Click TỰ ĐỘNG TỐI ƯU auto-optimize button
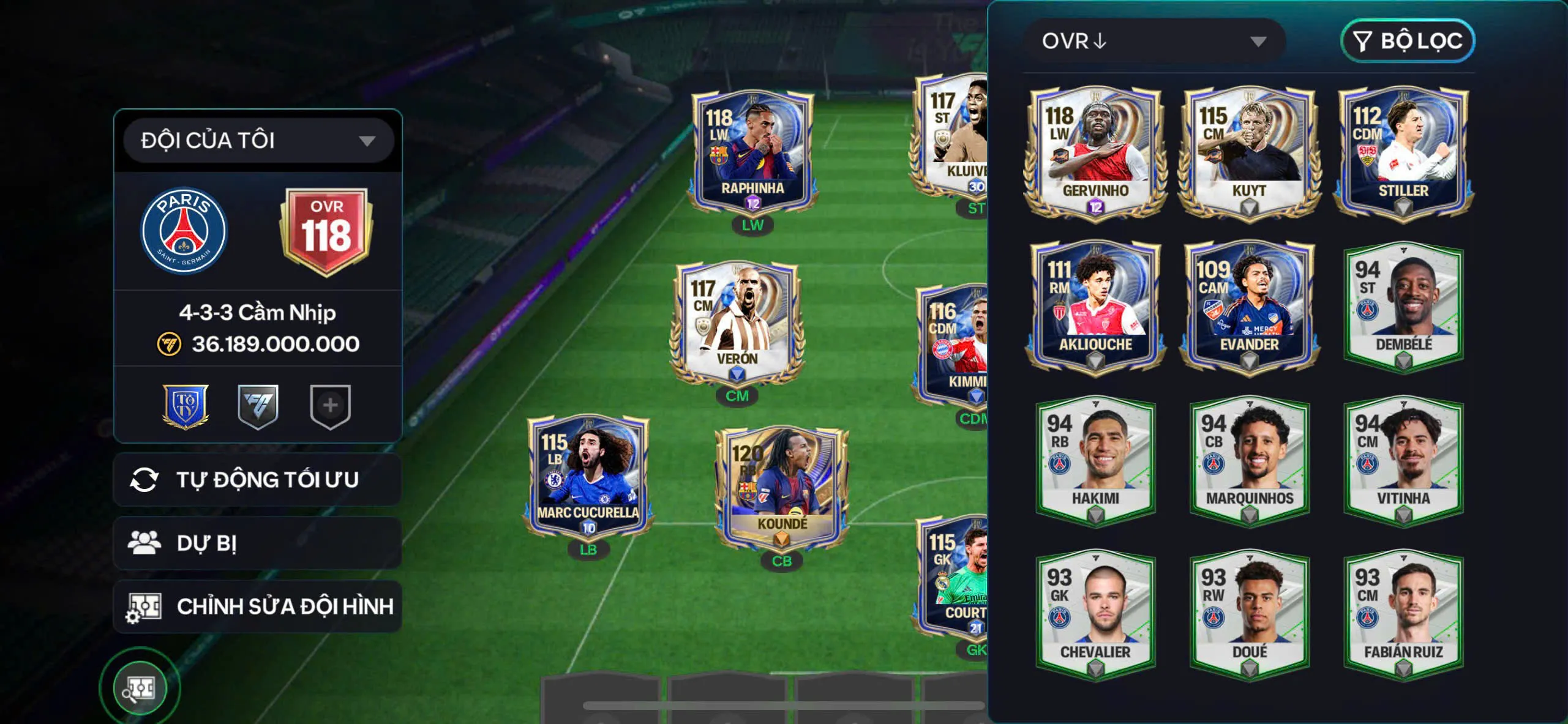Viewport: 1568px width, 724px height. [258, 480]
